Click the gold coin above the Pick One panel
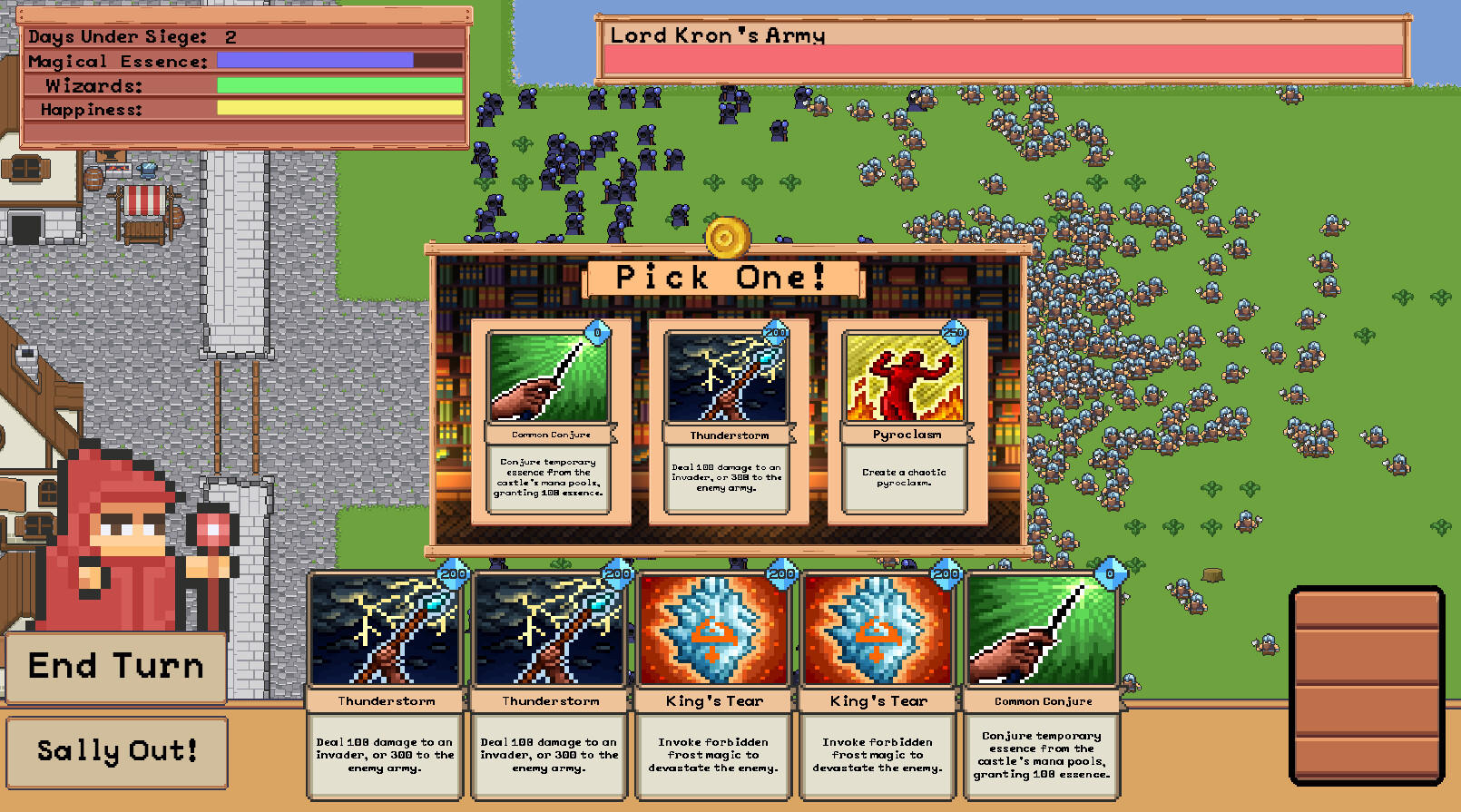The image size is (1461, 812). [x=729, y=238]
